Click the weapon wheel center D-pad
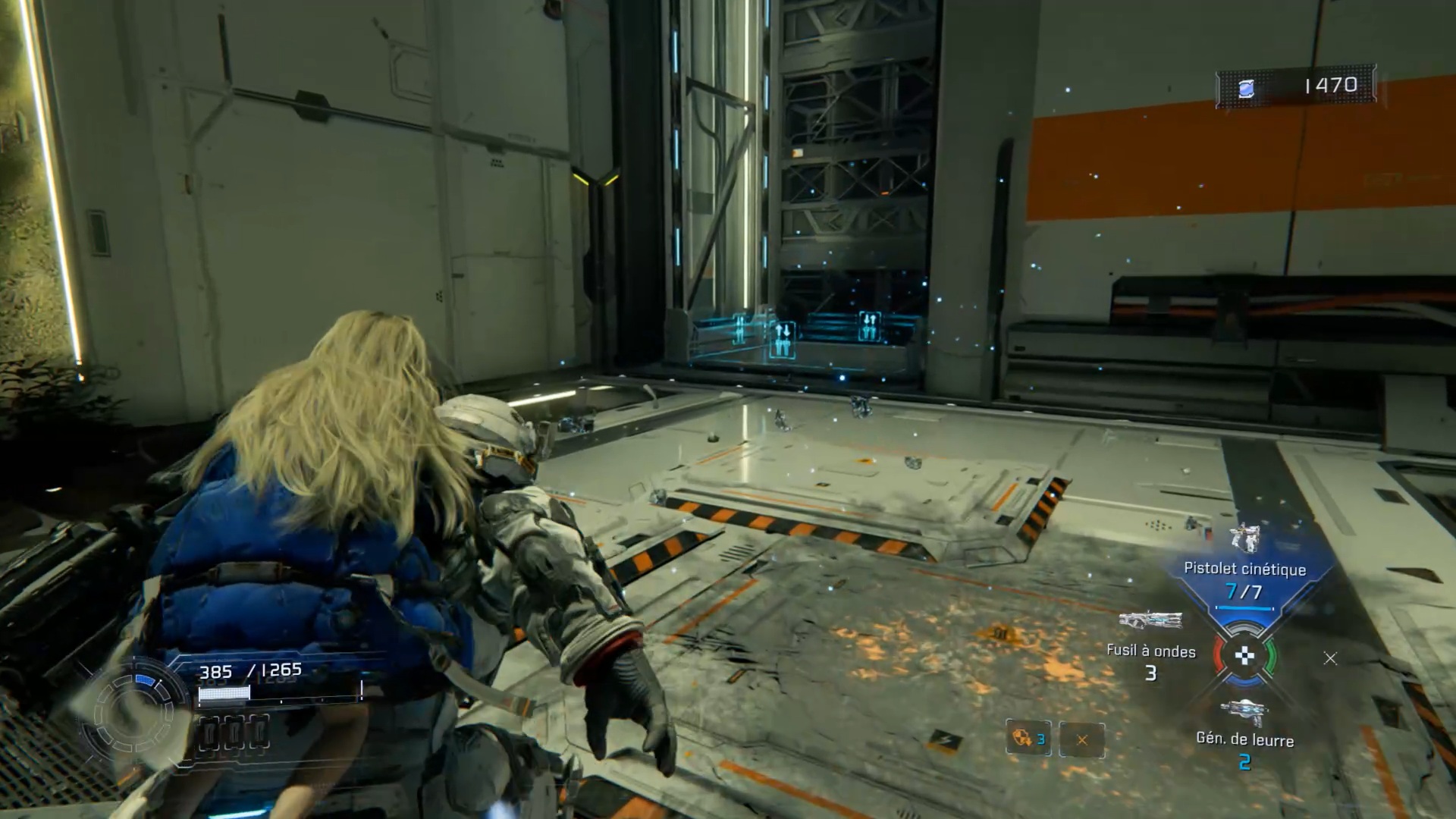Screen dimensions: 1456x819 pos(1244,657)
